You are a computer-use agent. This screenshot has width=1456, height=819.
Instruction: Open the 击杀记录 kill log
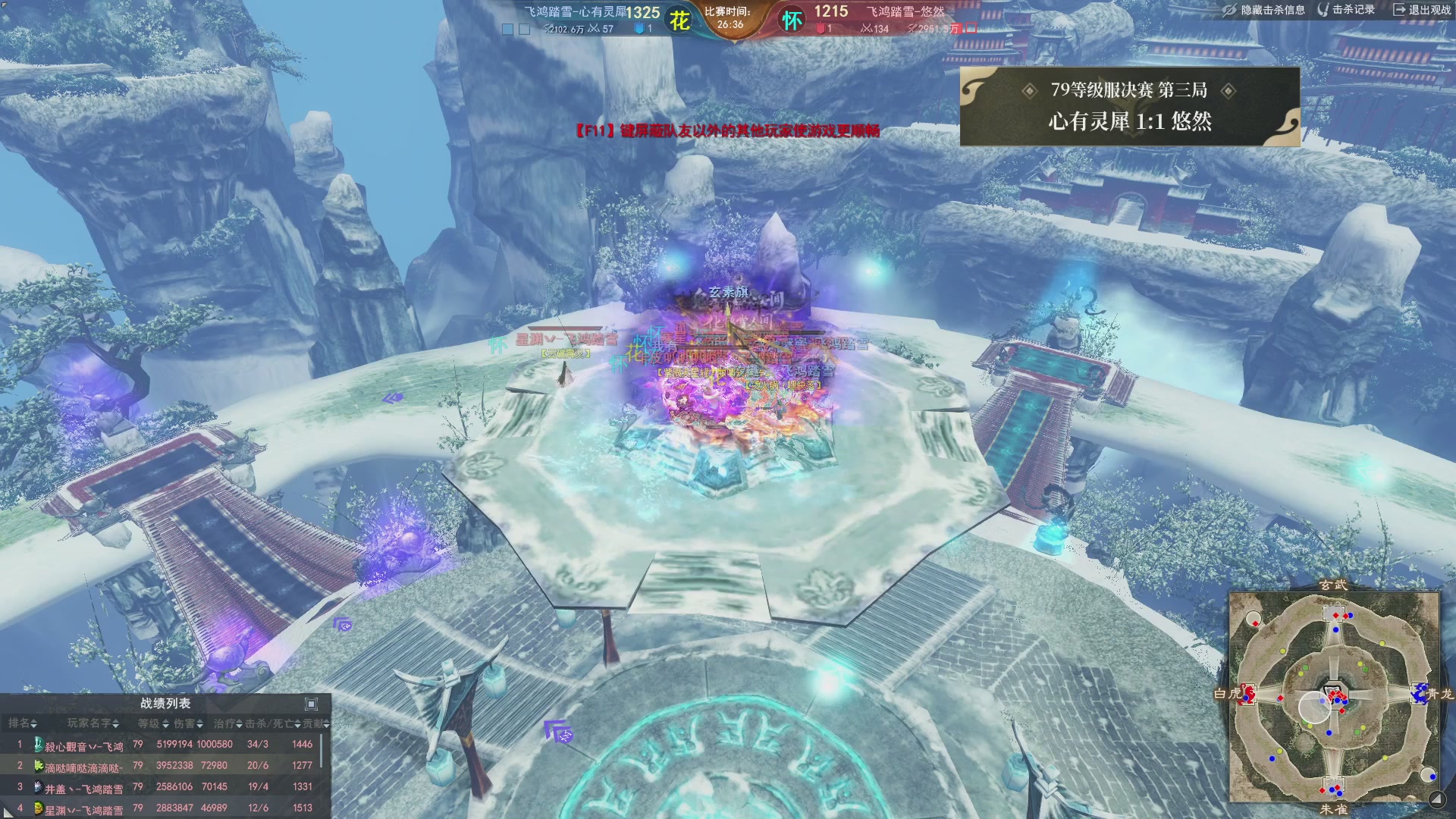(x=1347, y=10)
